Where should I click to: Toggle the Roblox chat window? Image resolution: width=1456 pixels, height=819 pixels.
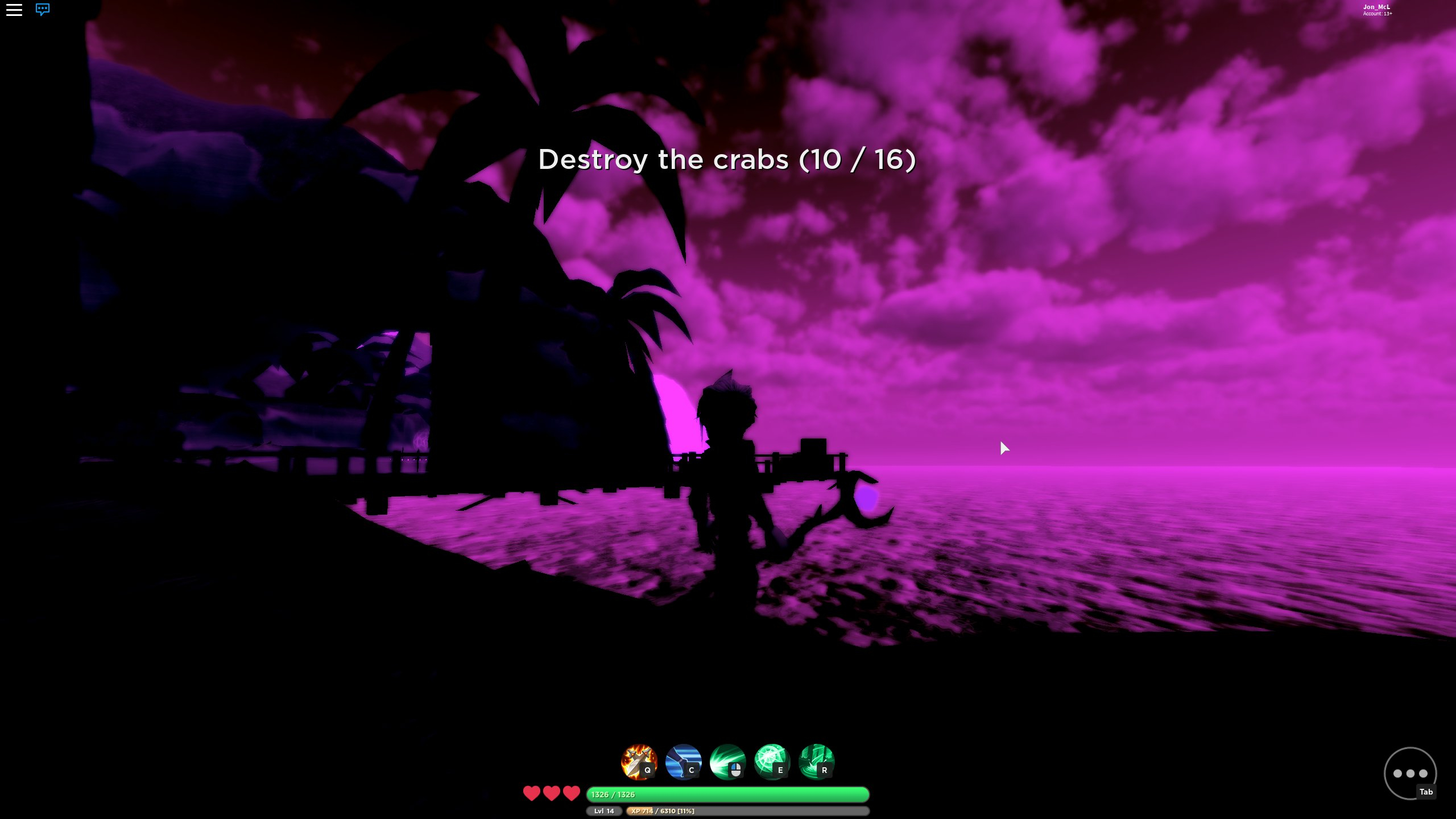point(43,10)
